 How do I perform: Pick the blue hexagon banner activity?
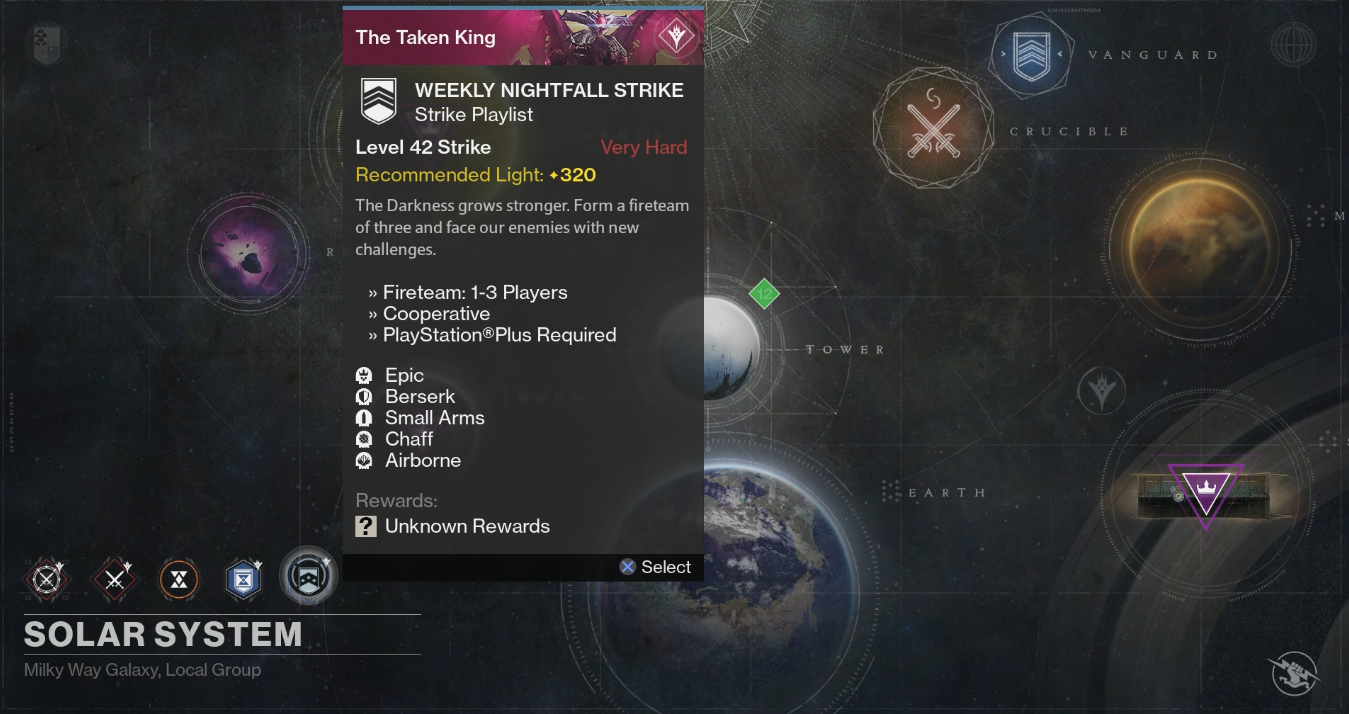pos(243,579)
